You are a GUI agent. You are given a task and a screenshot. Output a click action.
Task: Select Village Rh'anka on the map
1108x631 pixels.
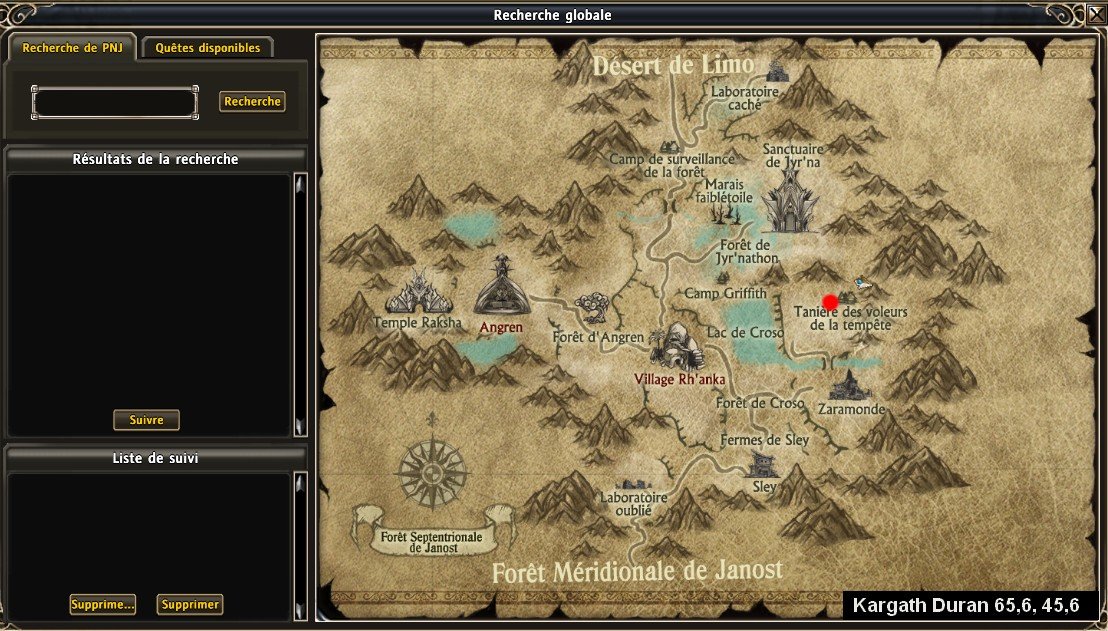(680, 348)
